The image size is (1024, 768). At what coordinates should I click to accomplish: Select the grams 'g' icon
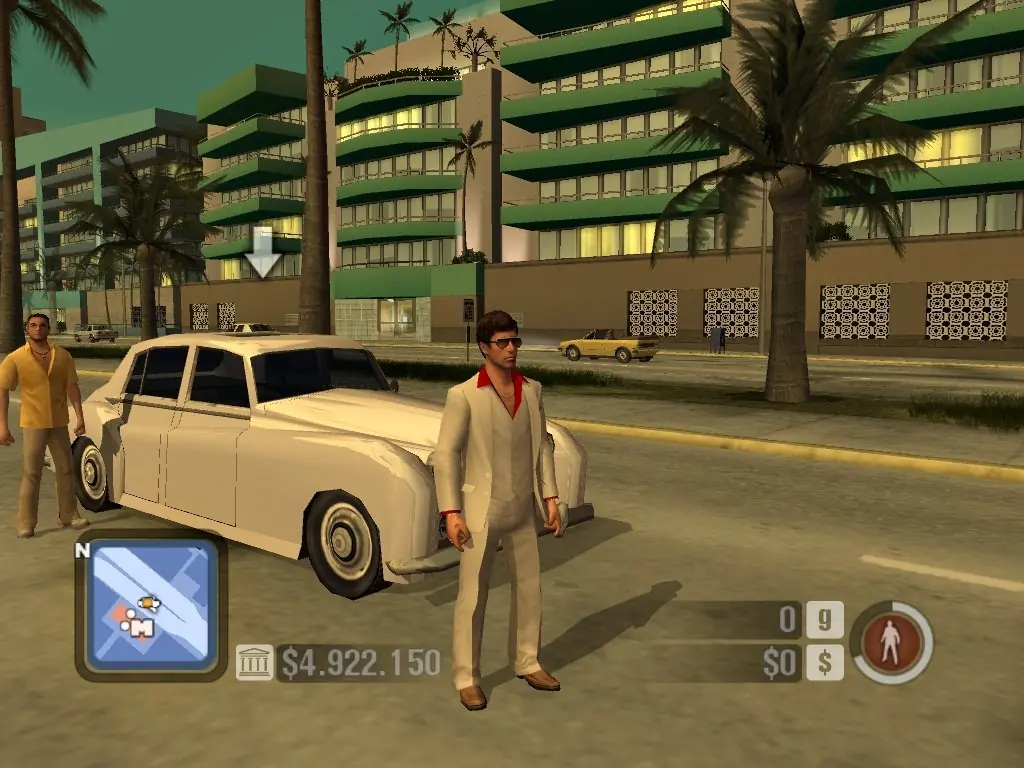(824, 619)
